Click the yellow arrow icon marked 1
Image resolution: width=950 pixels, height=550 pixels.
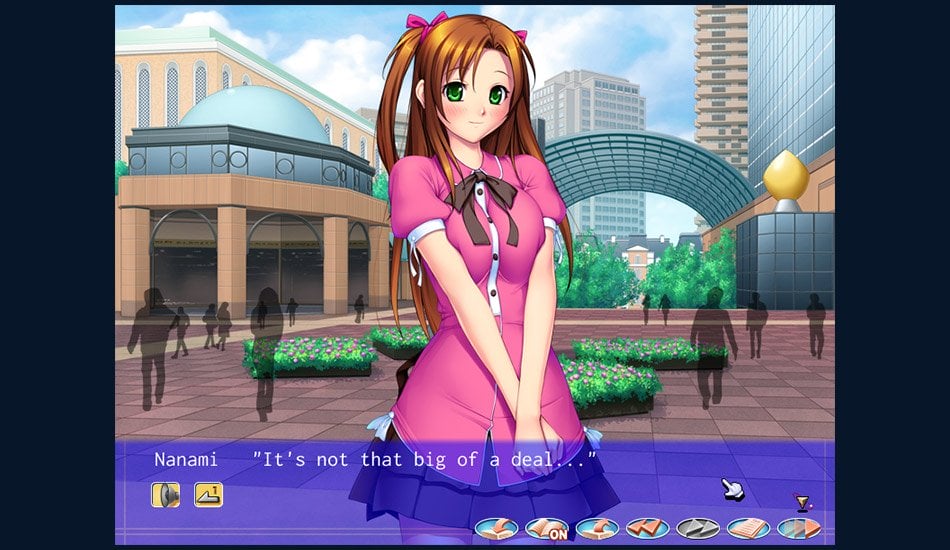point(208,494)
